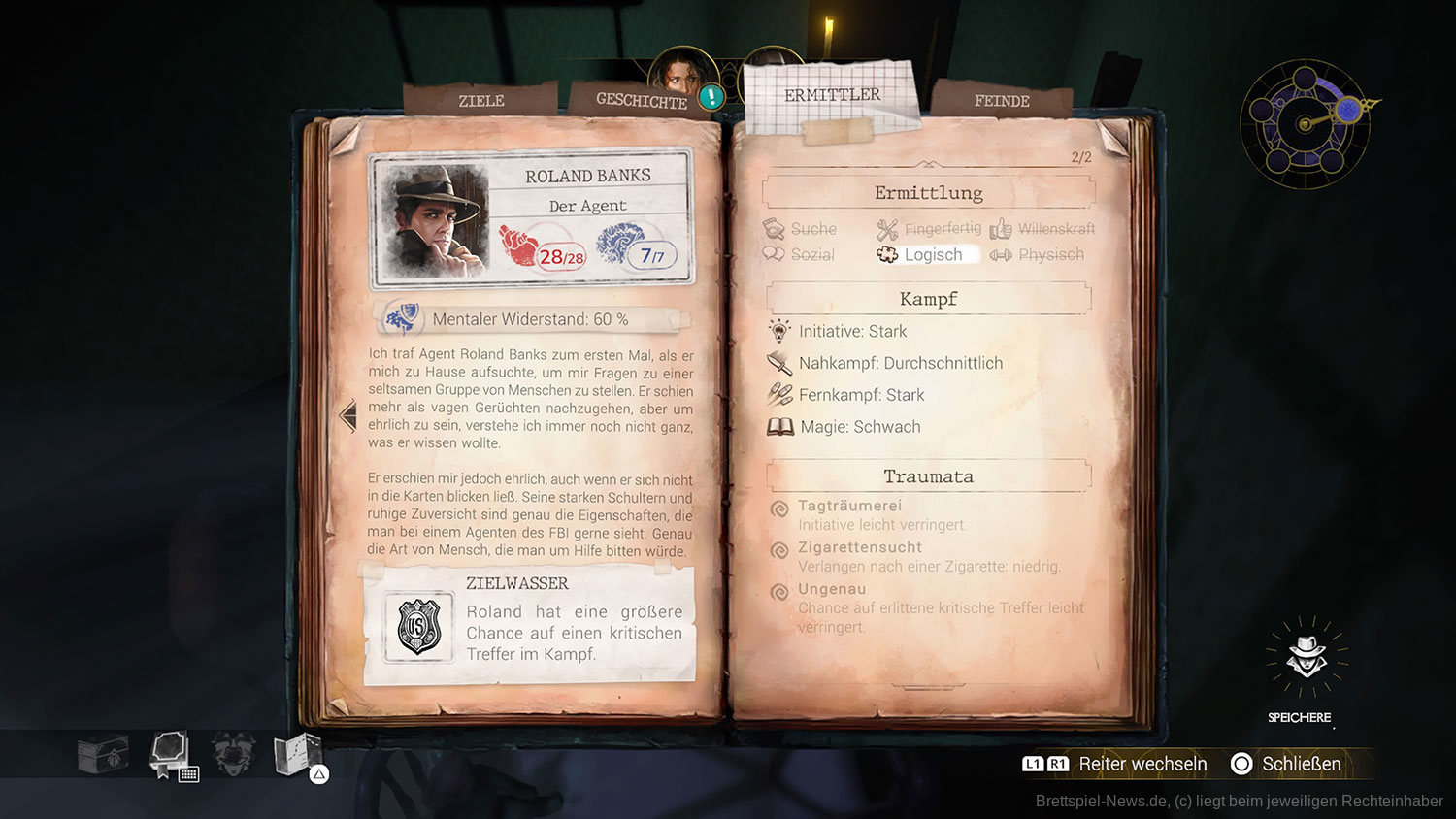Click the Schließen option to close the journal
This screenshot has height=819, width=1456.
point(1286,764)
